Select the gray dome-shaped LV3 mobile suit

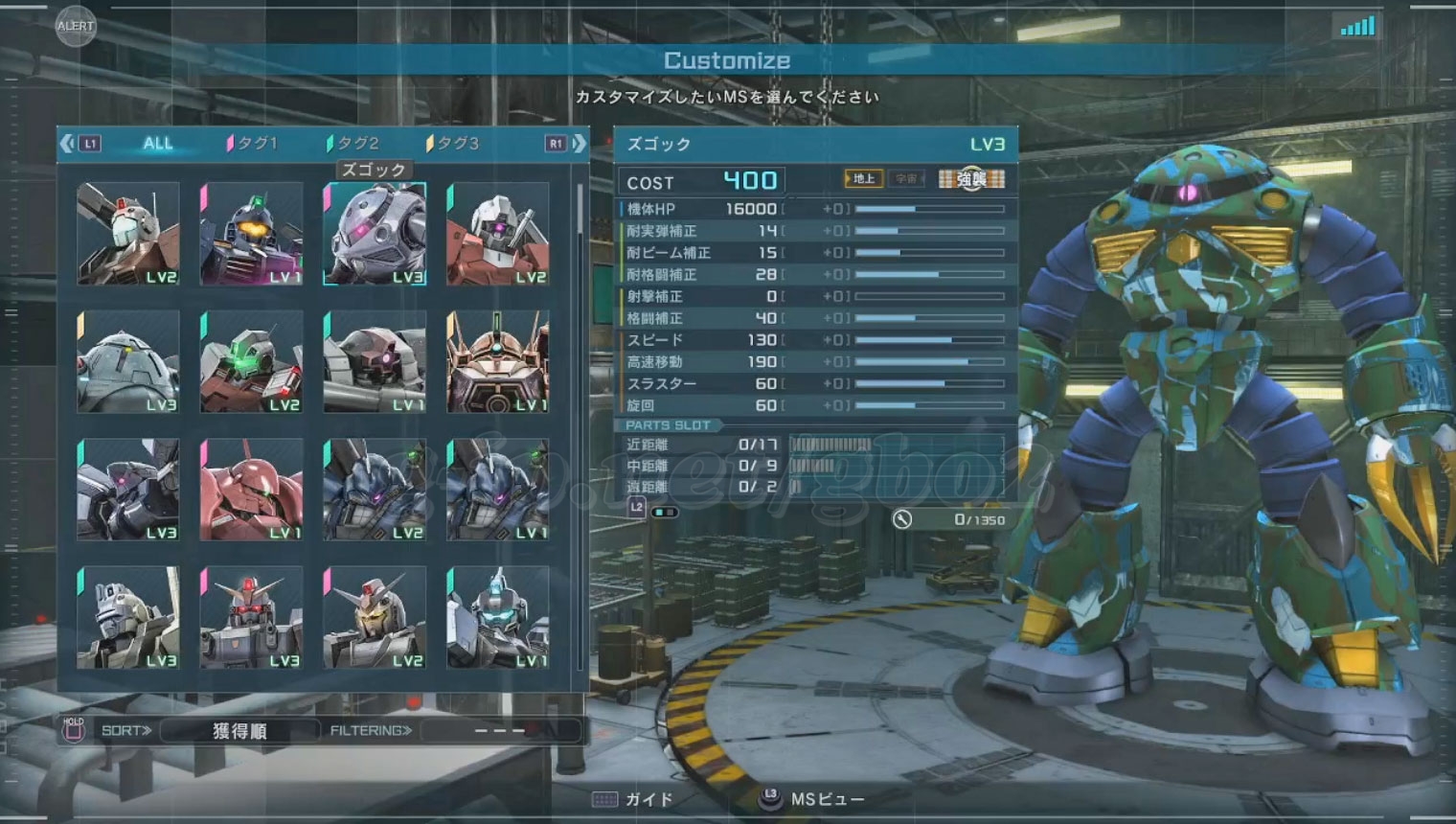pos(128,362)
